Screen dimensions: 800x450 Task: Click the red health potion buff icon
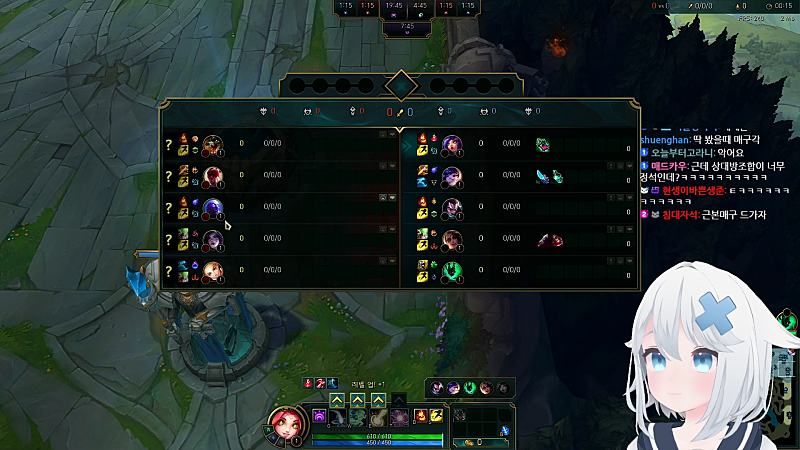pos(309,383)
